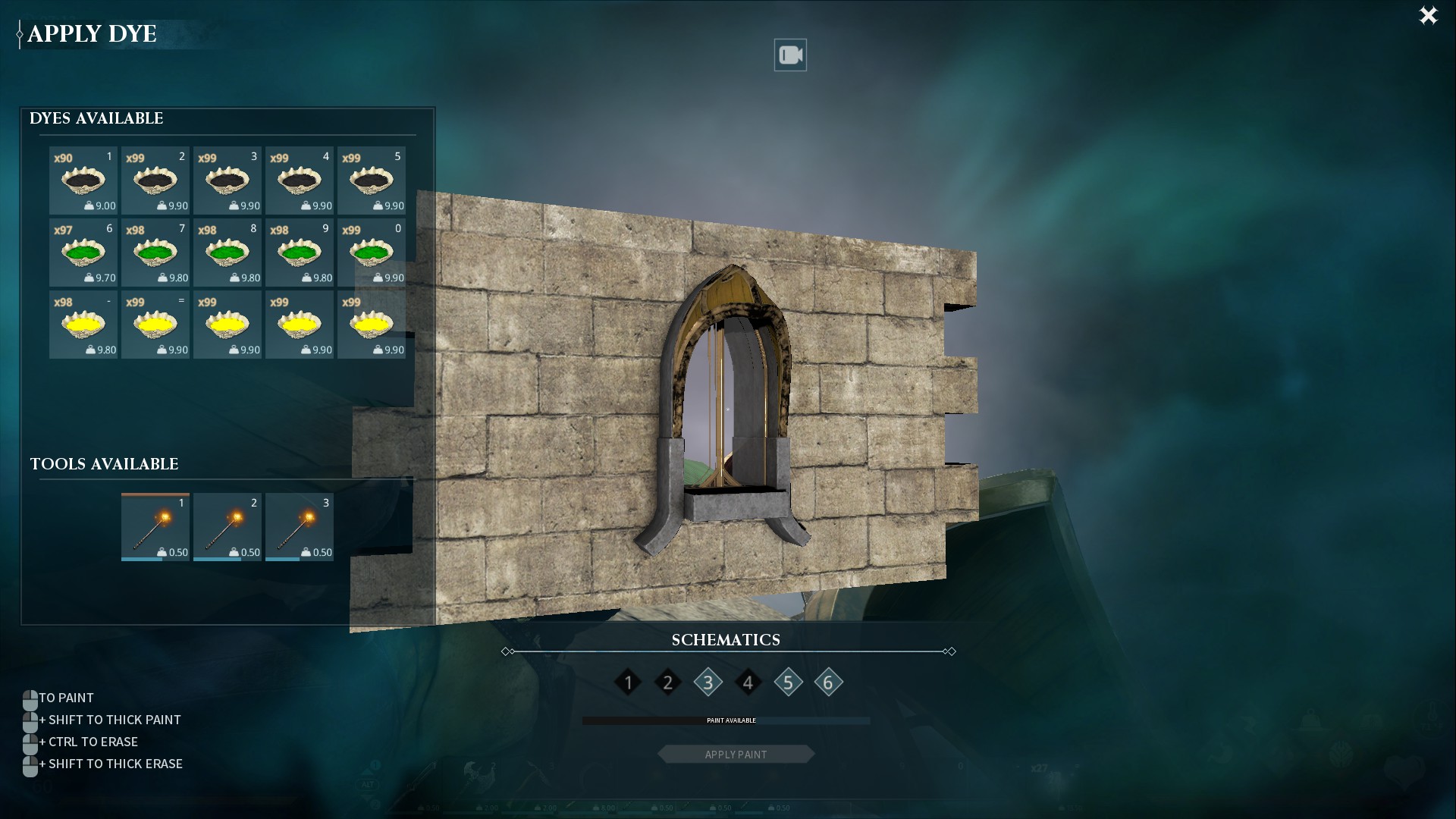
Task: Select the paintbrush tool numbered 3
Action: pyautogui.click(x=300, y=527)
